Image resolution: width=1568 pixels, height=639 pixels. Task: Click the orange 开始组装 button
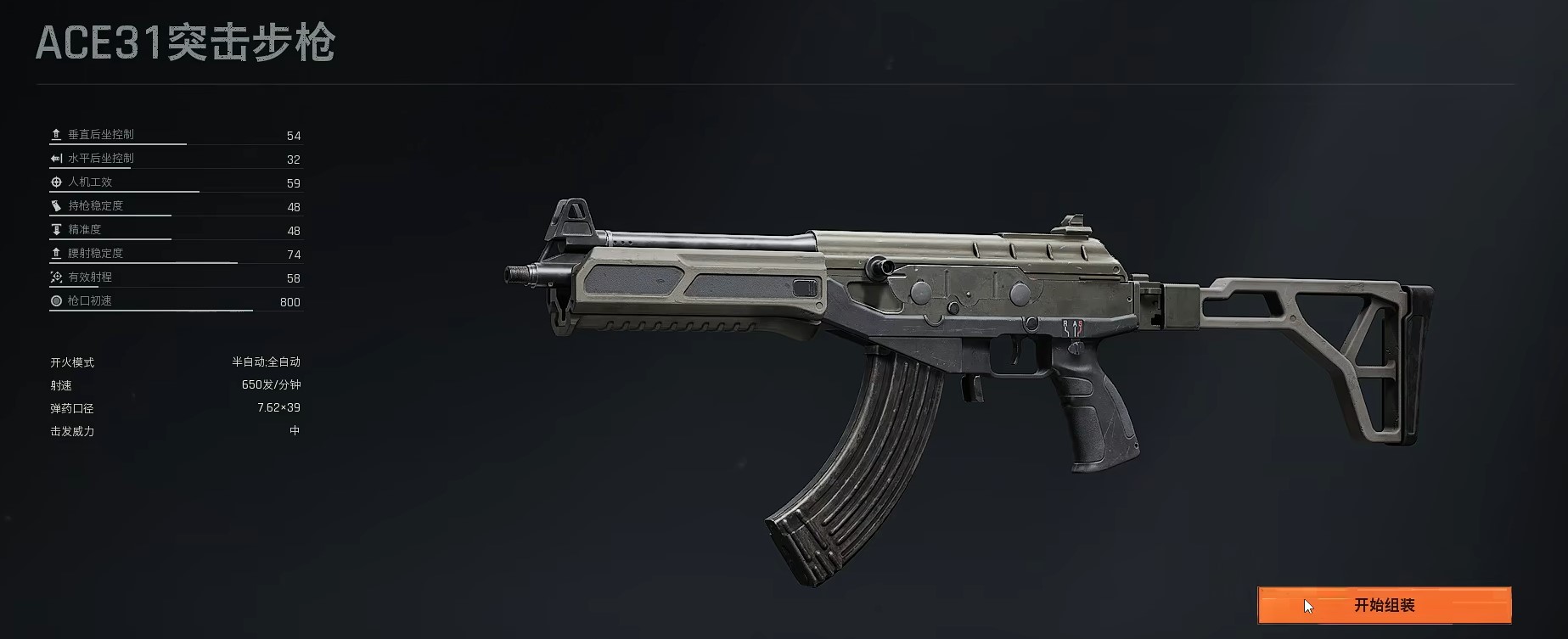point(1384,605)
